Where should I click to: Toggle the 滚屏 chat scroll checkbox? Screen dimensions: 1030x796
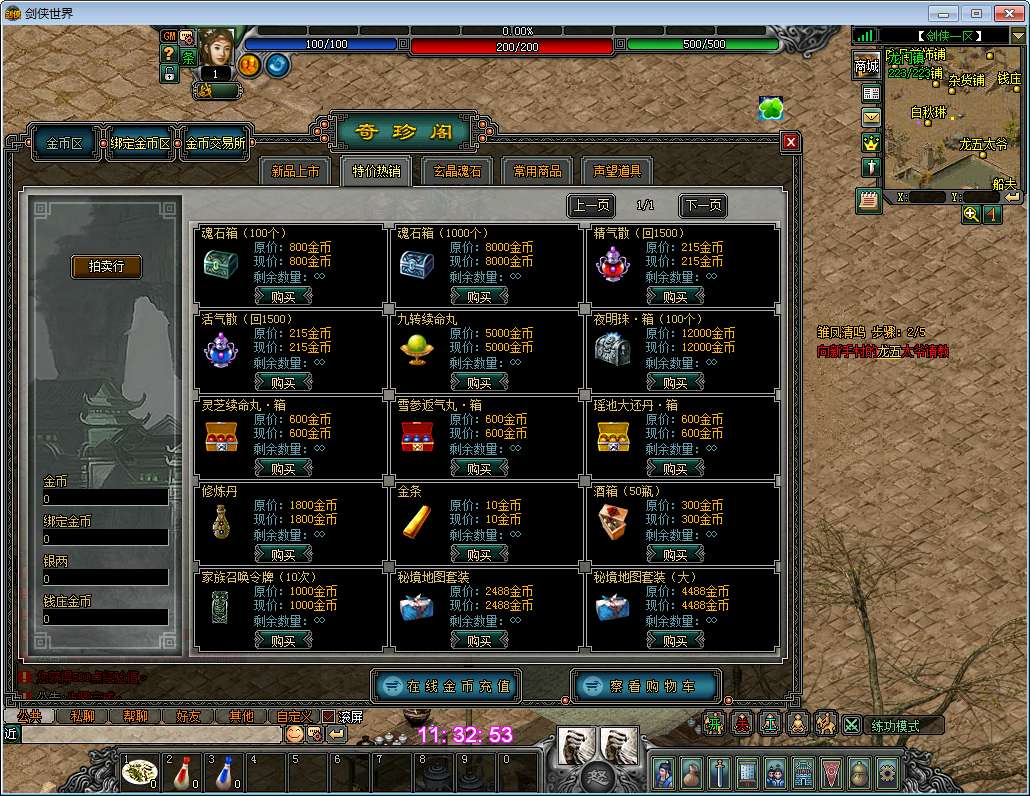tap(328, 716)
